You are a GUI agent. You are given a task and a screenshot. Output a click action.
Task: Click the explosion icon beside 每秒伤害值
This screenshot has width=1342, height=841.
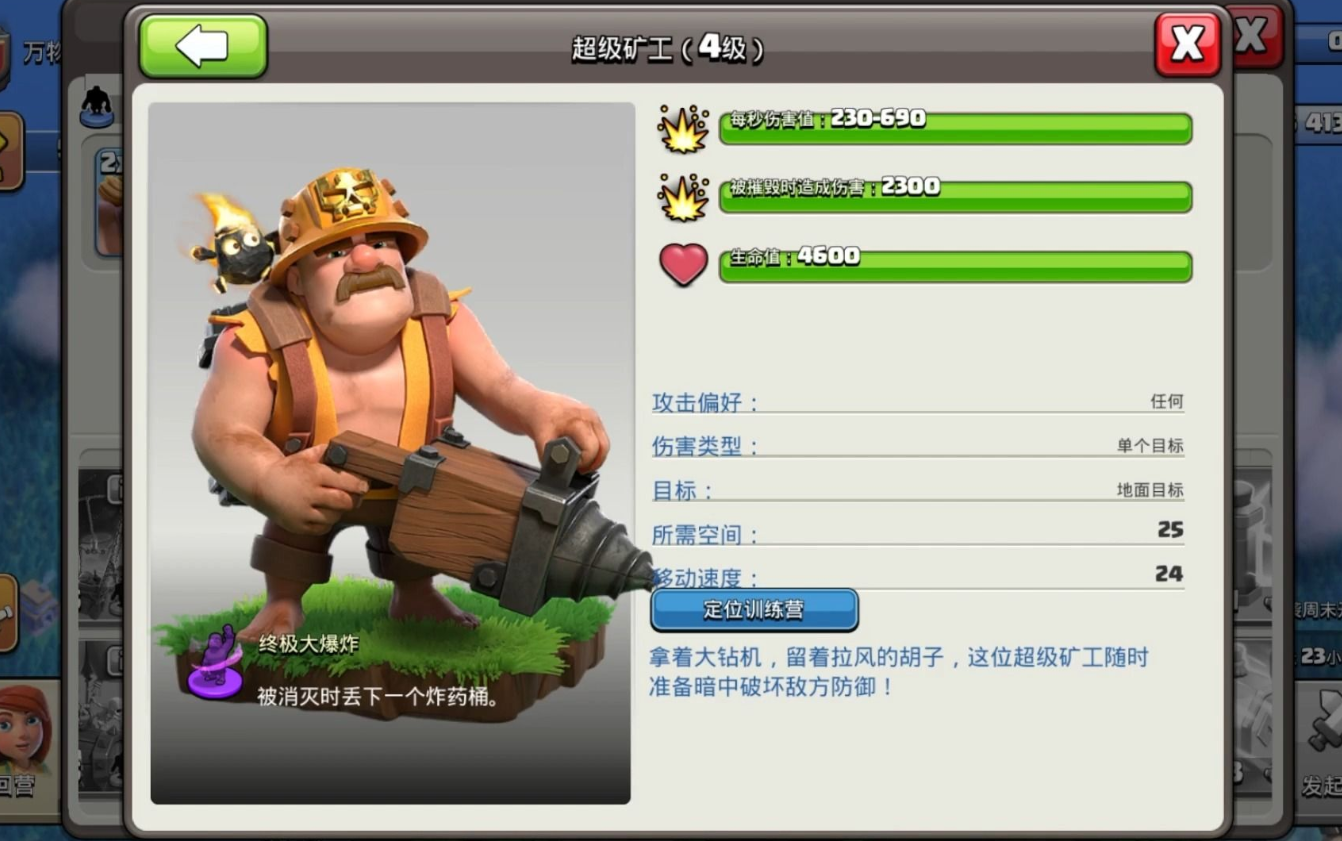click(684, 127)
